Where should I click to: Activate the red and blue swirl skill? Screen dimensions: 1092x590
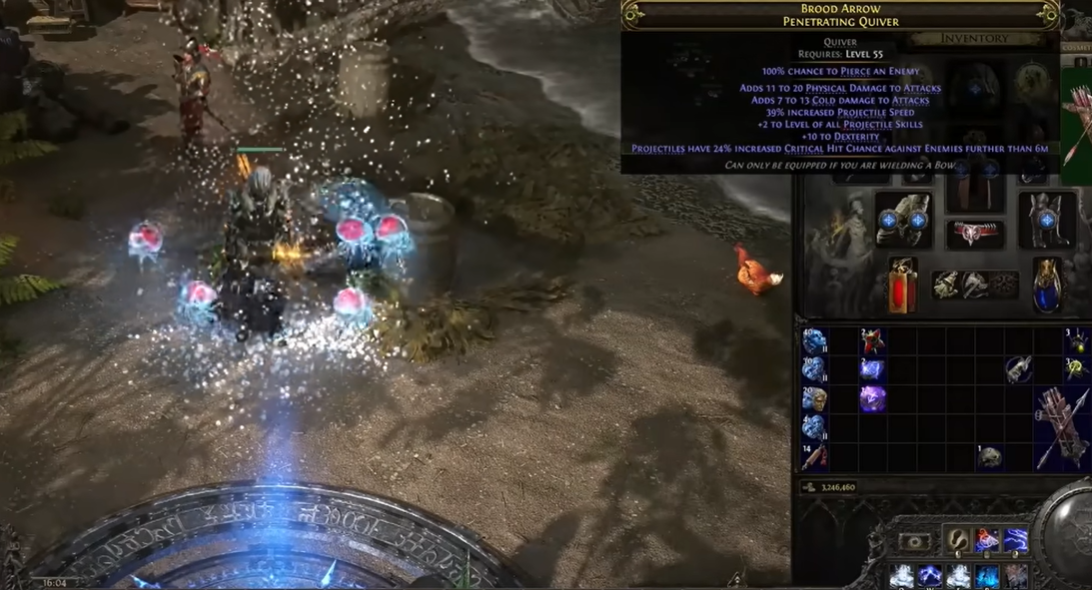[987, 541]
